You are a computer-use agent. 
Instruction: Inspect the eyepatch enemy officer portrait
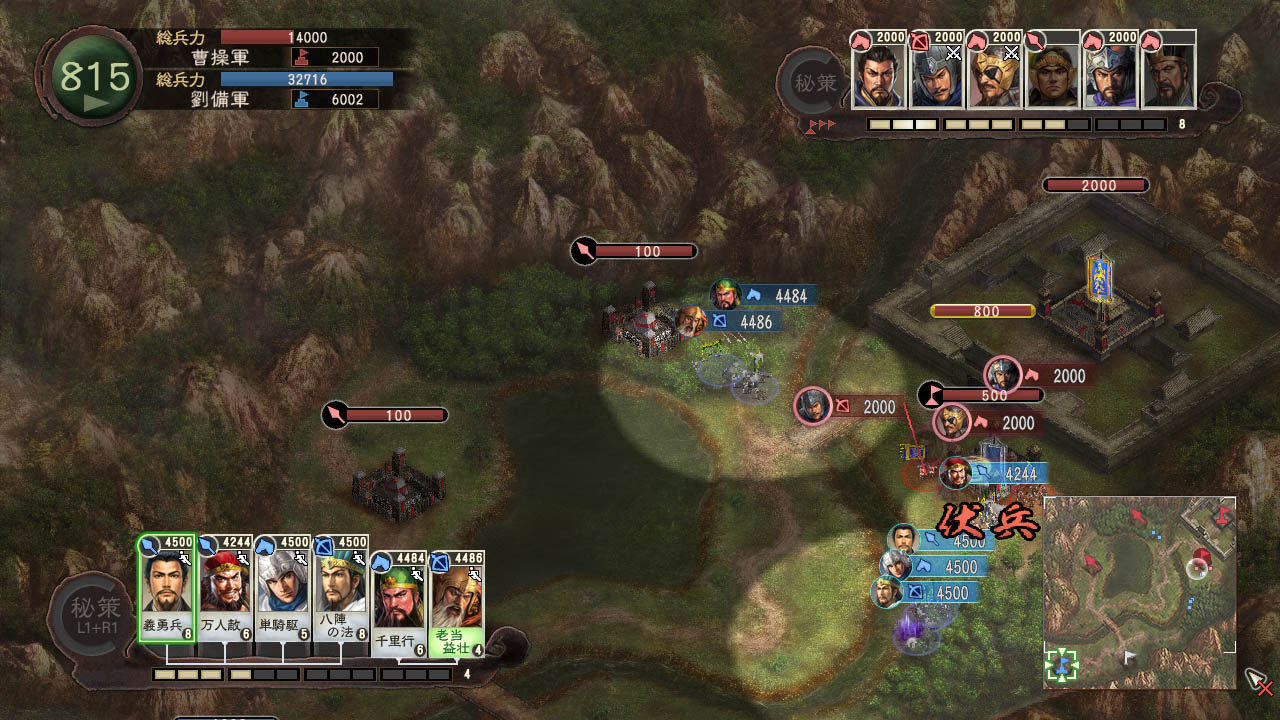pos(994,74)
